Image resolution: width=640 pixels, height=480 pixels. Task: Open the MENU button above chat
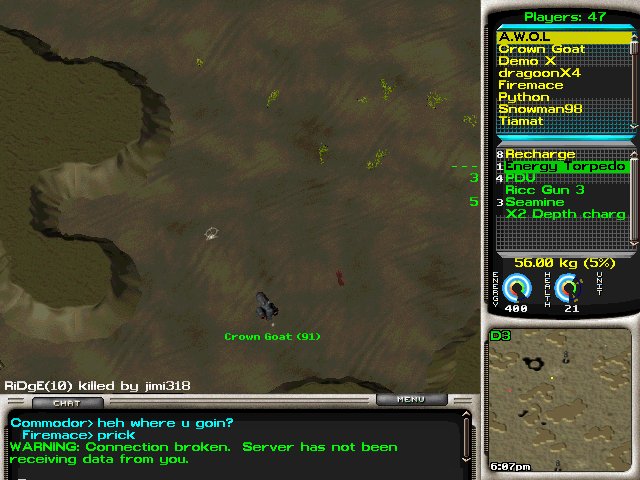(410, 400)
